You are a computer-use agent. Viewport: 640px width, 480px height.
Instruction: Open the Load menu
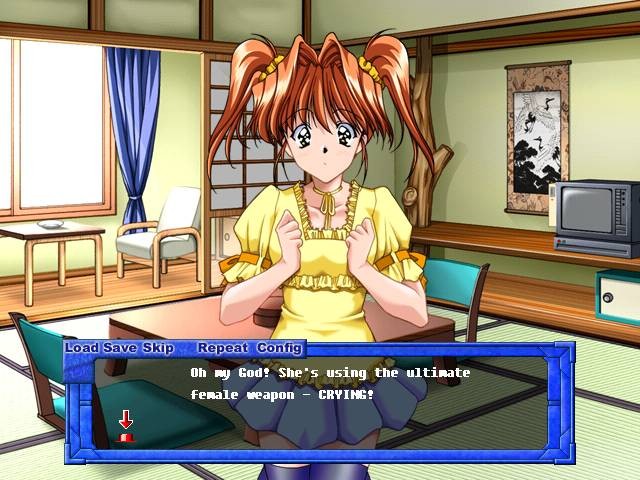[82, 348]
